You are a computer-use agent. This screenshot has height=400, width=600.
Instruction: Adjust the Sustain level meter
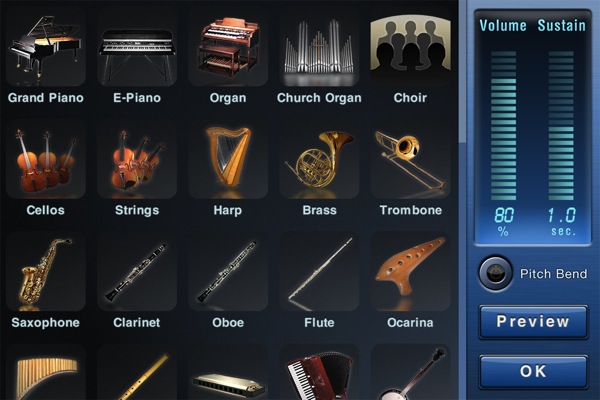click(561, 125)
